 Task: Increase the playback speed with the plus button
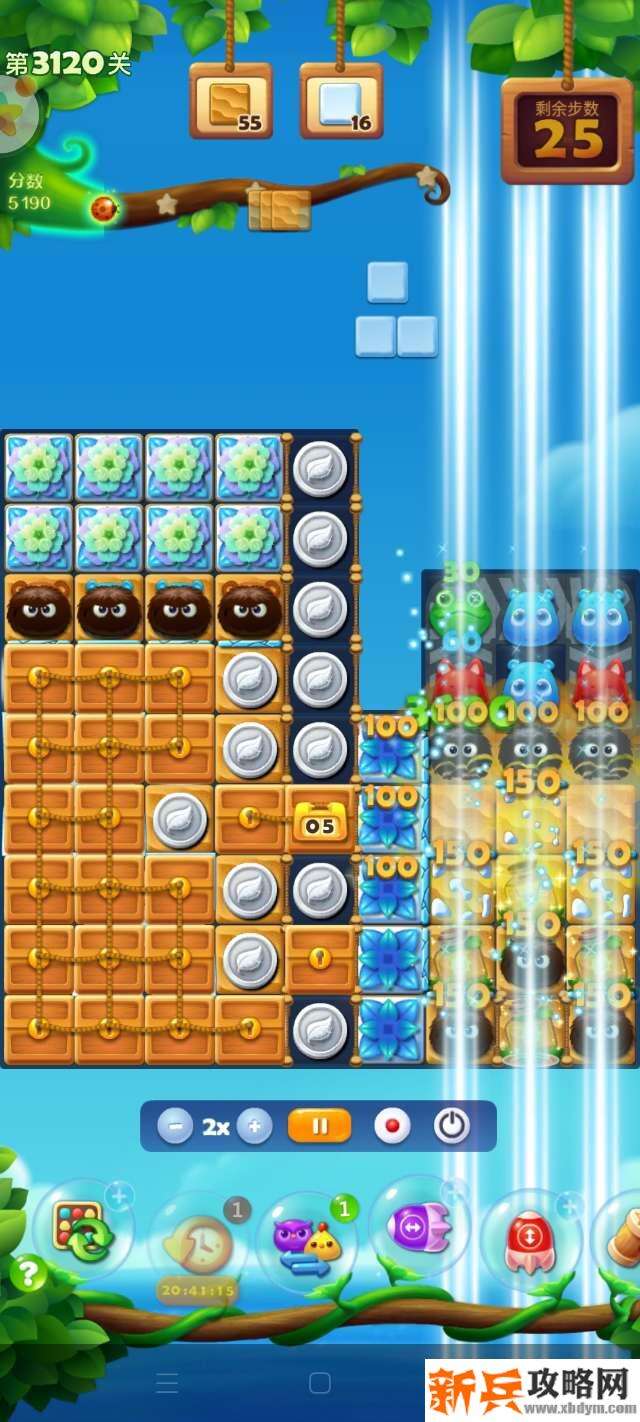coord(254,1126)
